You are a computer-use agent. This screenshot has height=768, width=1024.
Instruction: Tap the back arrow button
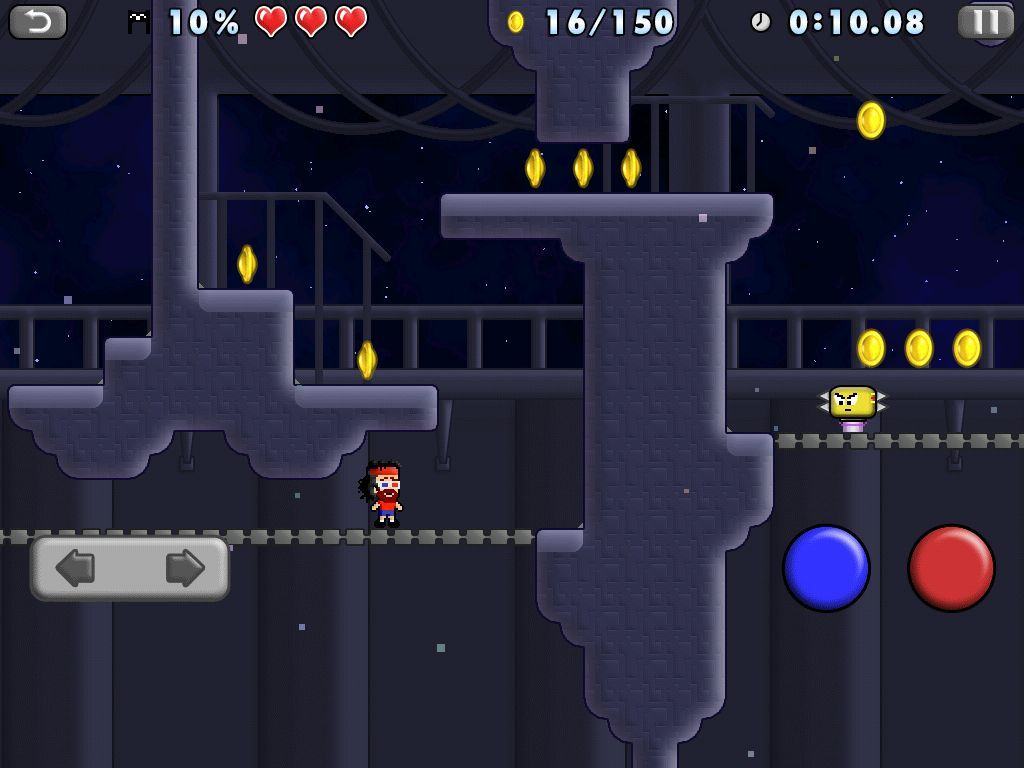[38, 21]
